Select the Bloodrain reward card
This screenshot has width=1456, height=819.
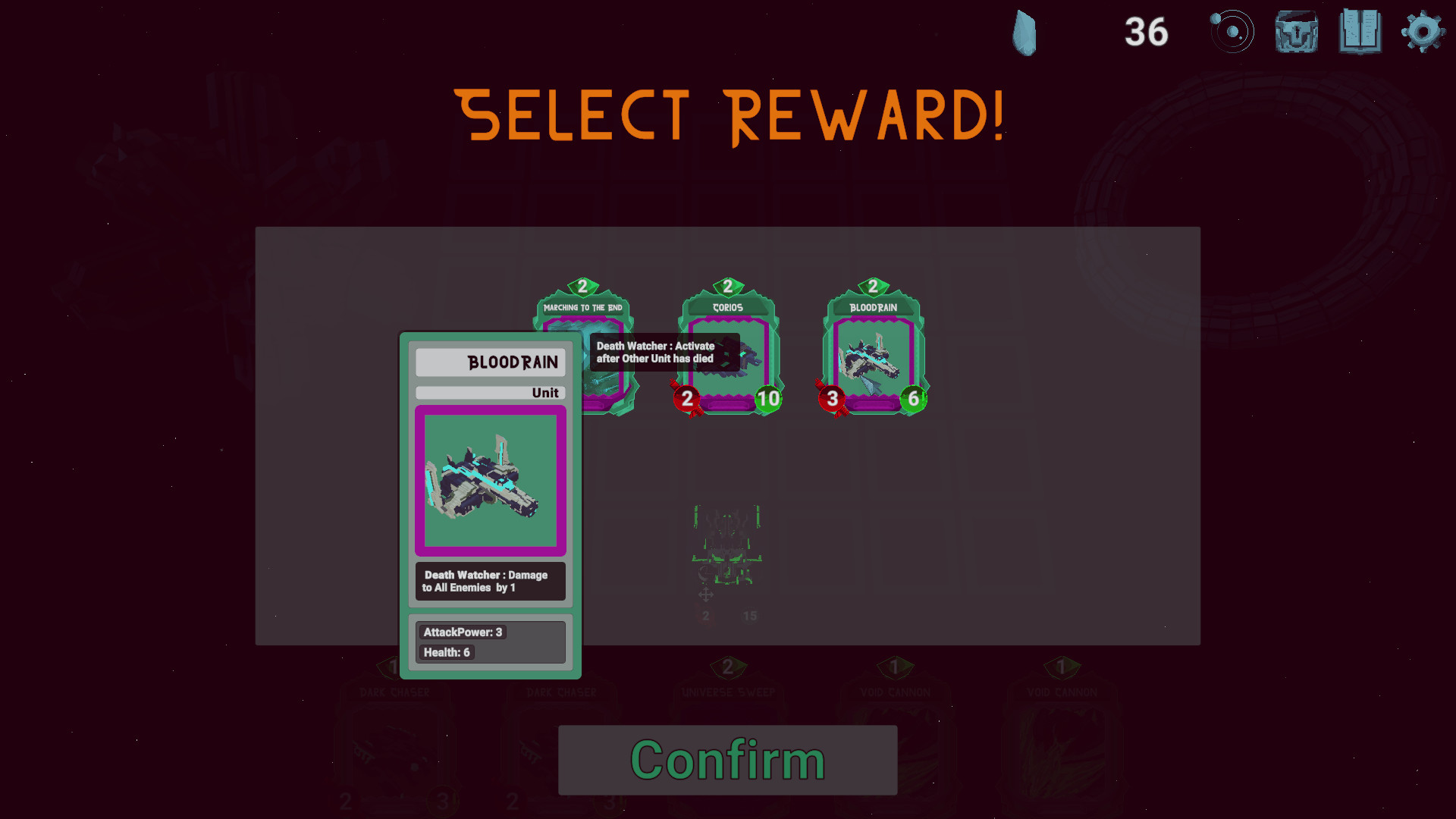point(872,349)
